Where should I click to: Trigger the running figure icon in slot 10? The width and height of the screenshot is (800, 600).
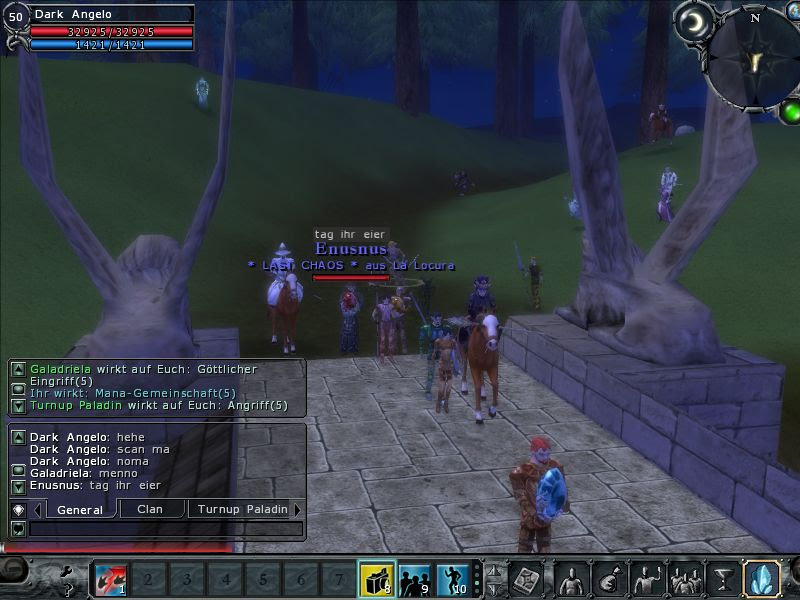[x=452, y=578]
